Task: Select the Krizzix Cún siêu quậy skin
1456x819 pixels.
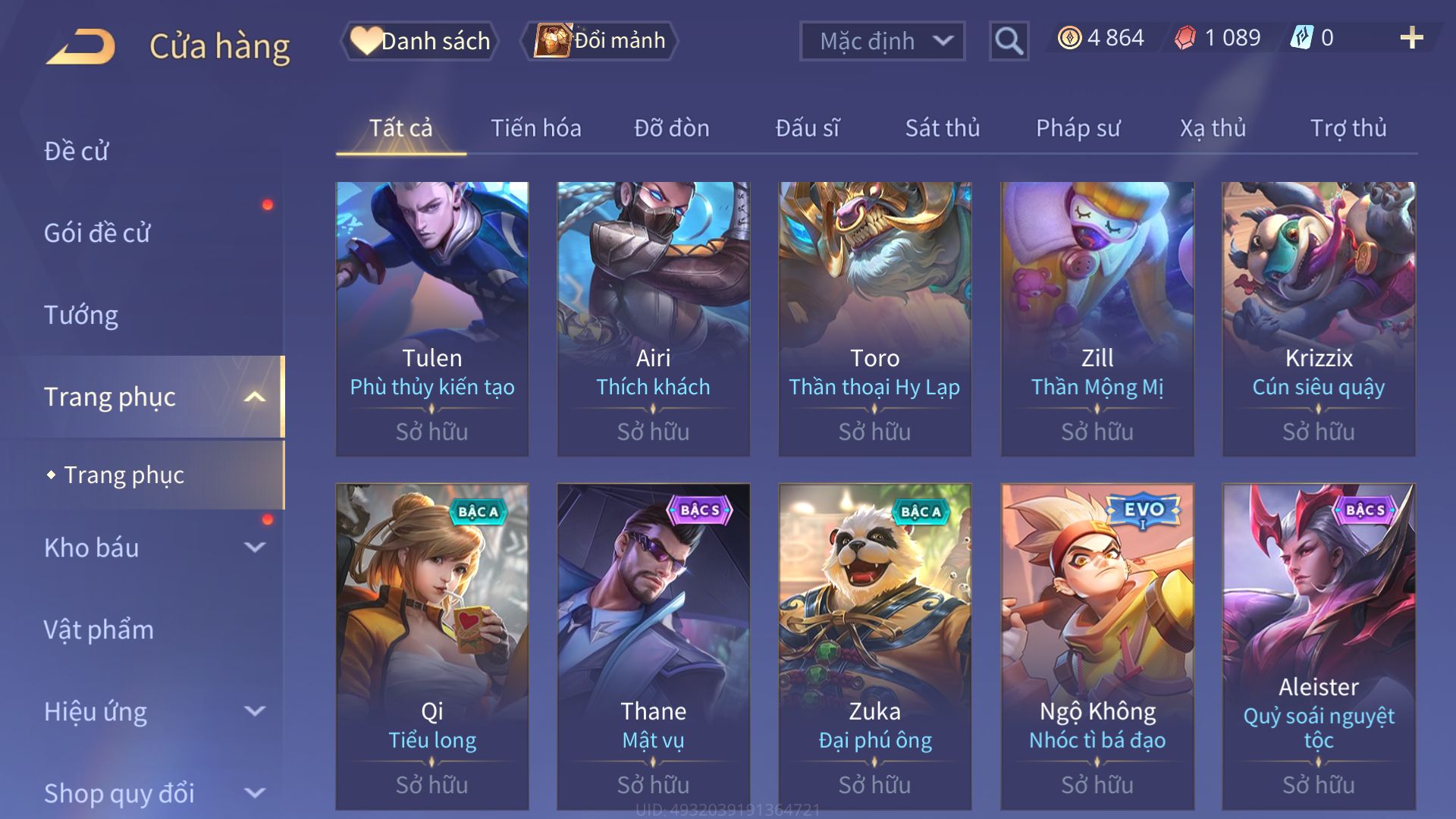Action: tap(1318, 318)
